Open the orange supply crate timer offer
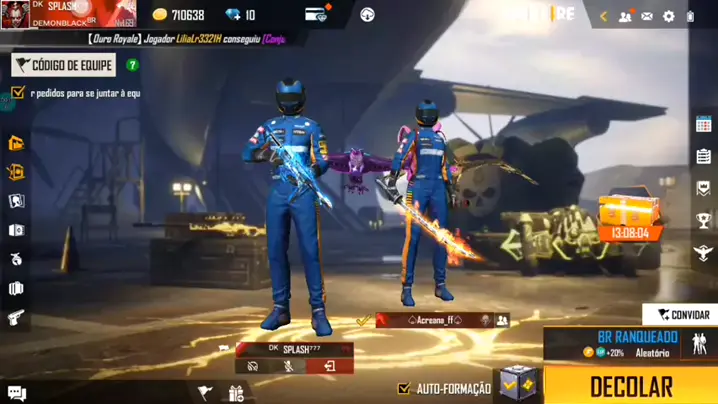The width and height of the screenshot is (718, 404). [x=629, y=218]
